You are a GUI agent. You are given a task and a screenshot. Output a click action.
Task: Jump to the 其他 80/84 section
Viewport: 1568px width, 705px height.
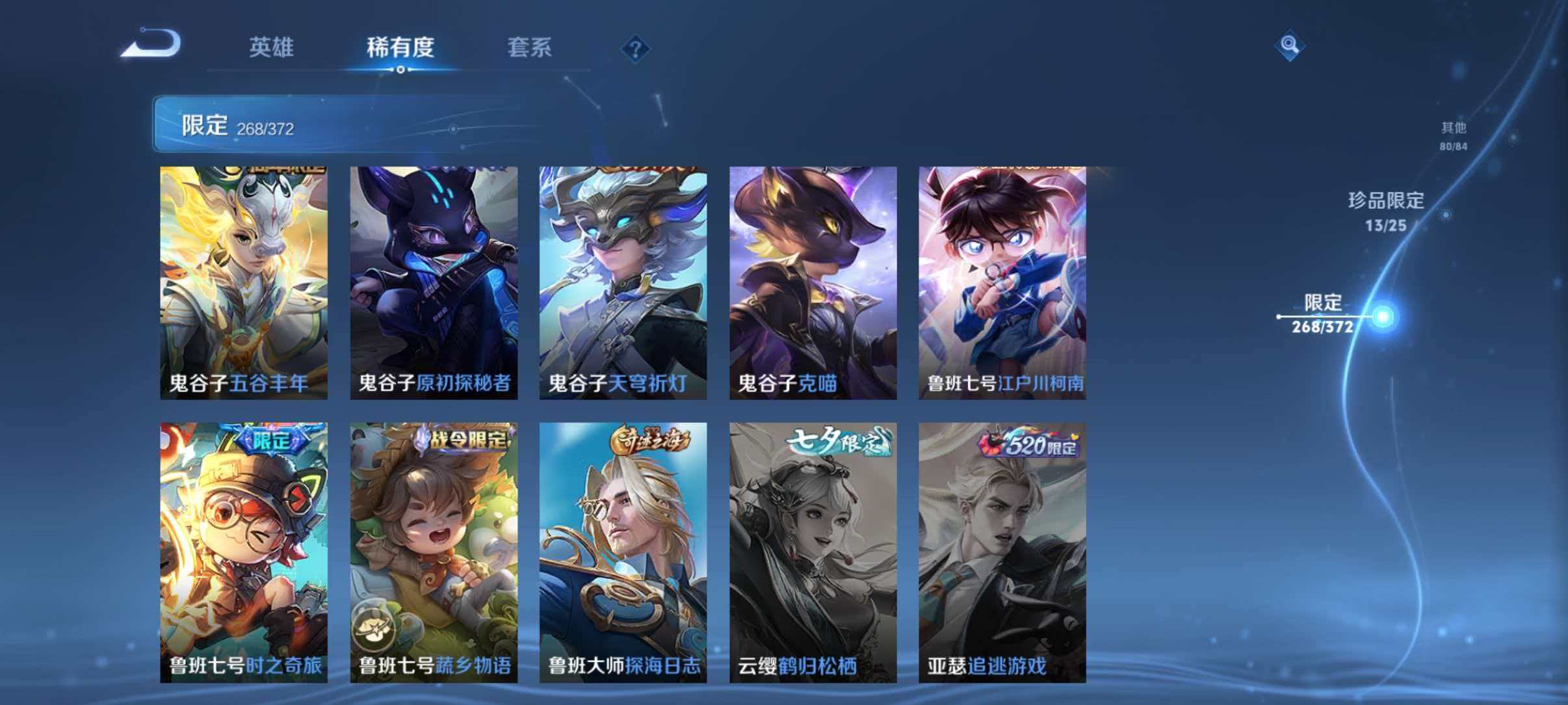[1452, 133]
